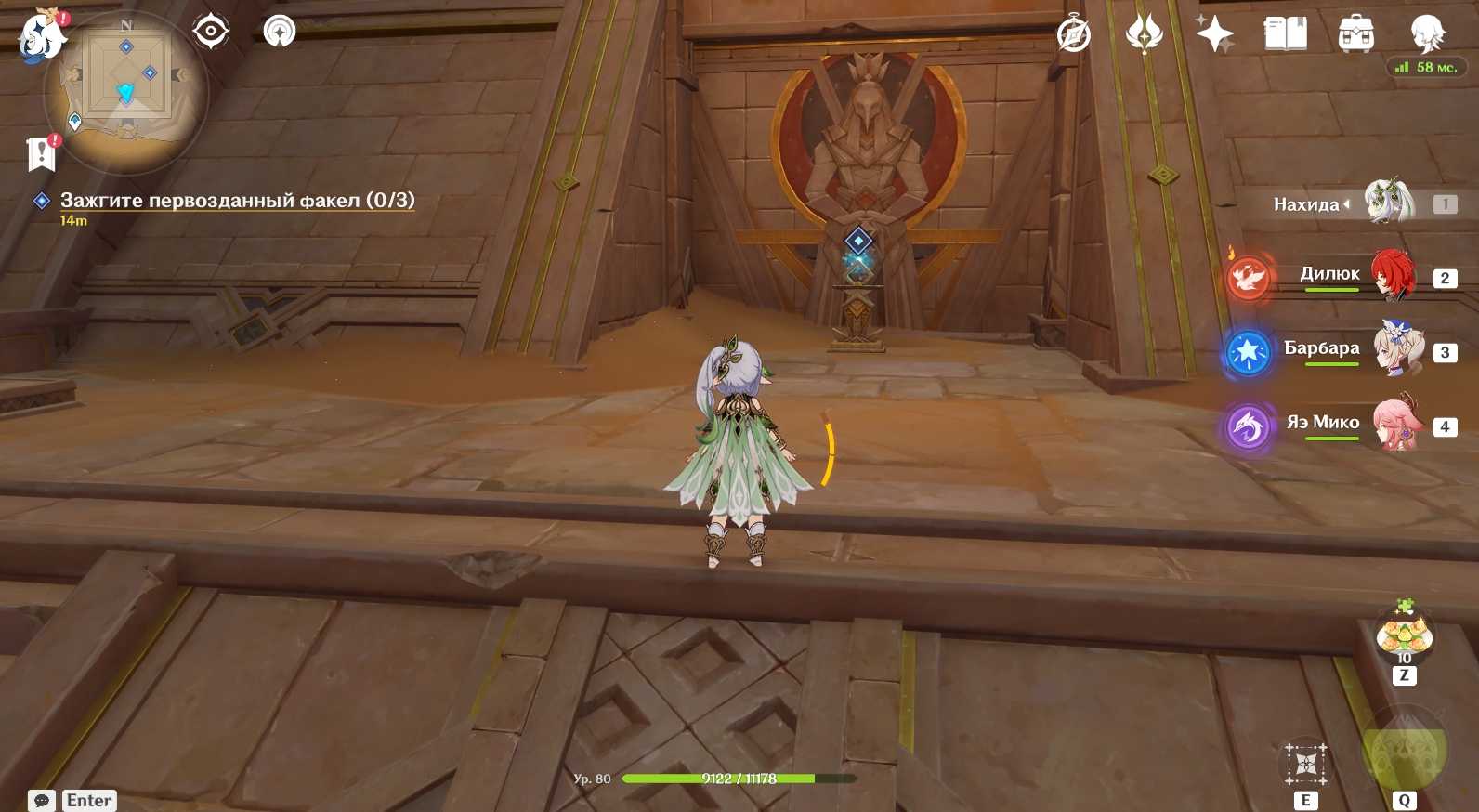Open the co-op mode icon
Image resolution: width=1479 pixels, height=812 pixels.
click(279, 32)
